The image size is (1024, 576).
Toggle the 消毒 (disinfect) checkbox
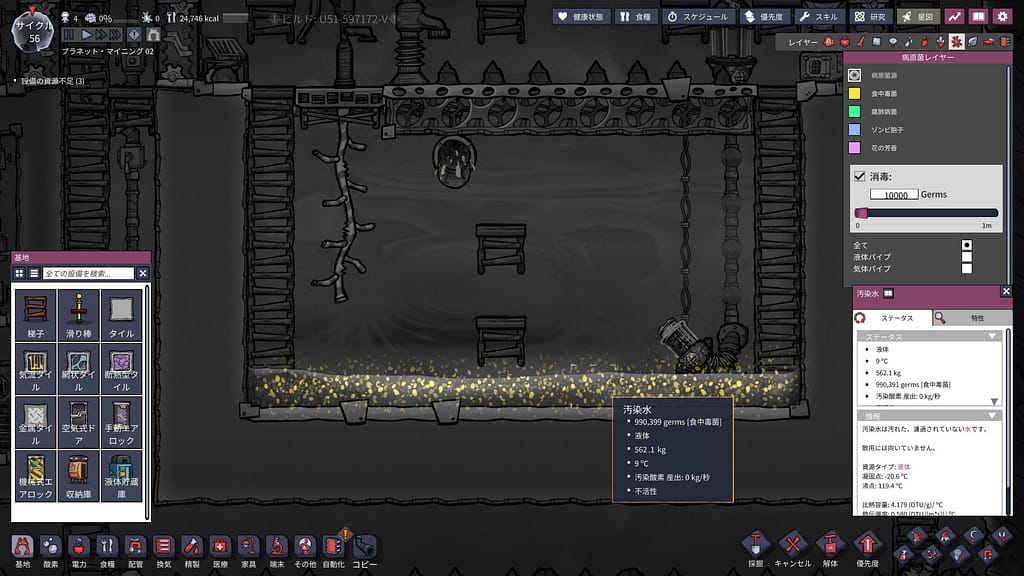coord(859,176)
